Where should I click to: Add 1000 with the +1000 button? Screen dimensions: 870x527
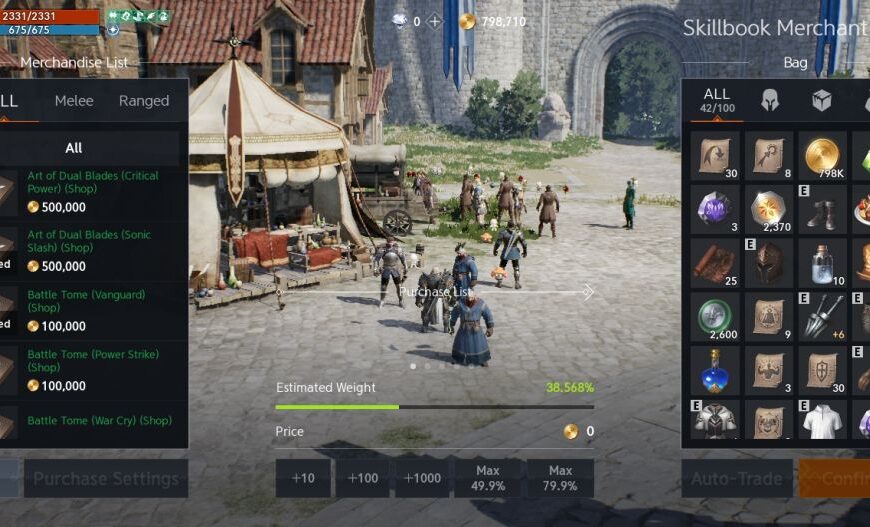[422, 479]
